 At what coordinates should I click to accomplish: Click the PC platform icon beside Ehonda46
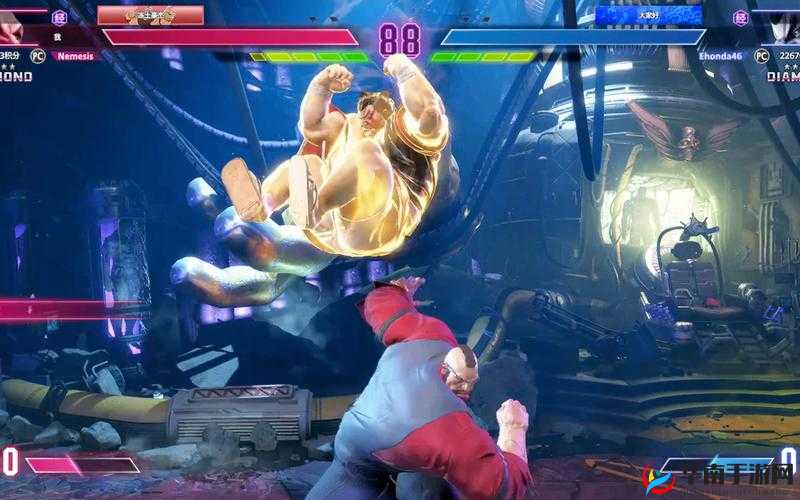(760, 56)
